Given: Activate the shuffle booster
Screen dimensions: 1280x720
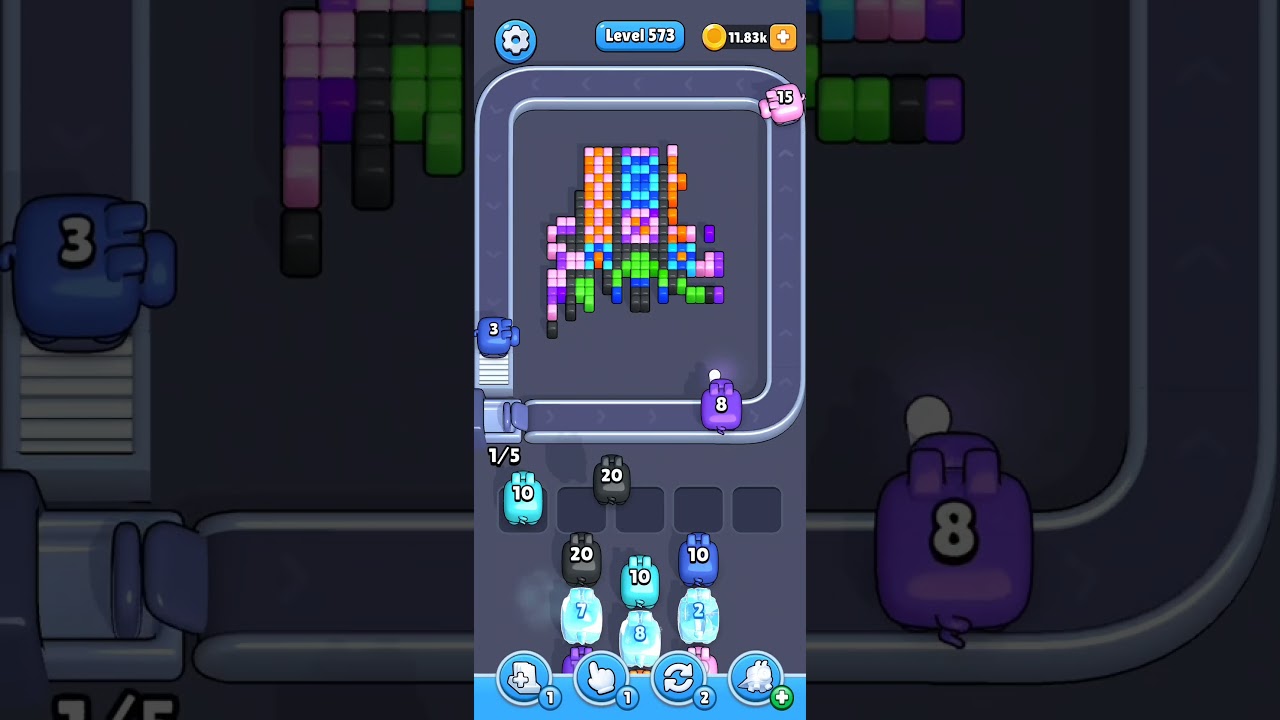Looking at the screenshot, I should pyautogui.click(x=679, y=678).
